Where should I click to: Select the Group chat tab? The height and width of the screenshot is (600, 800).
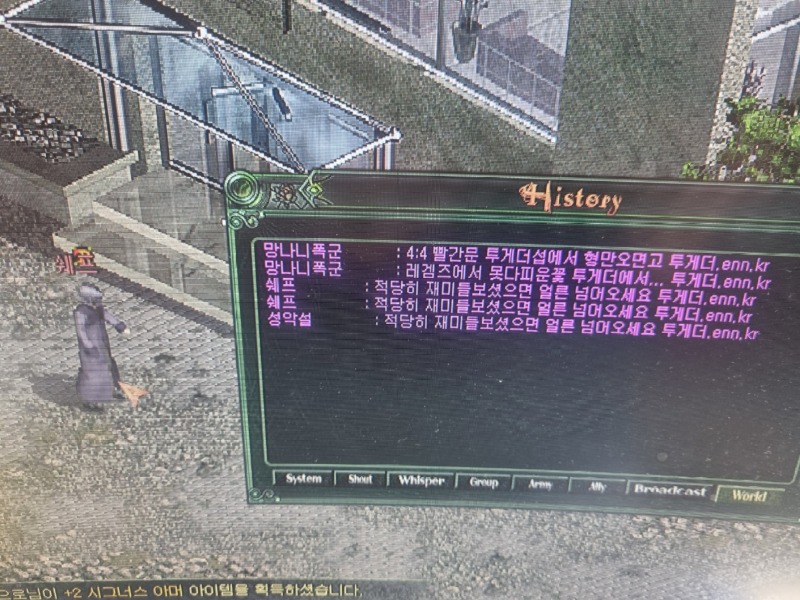483,483
